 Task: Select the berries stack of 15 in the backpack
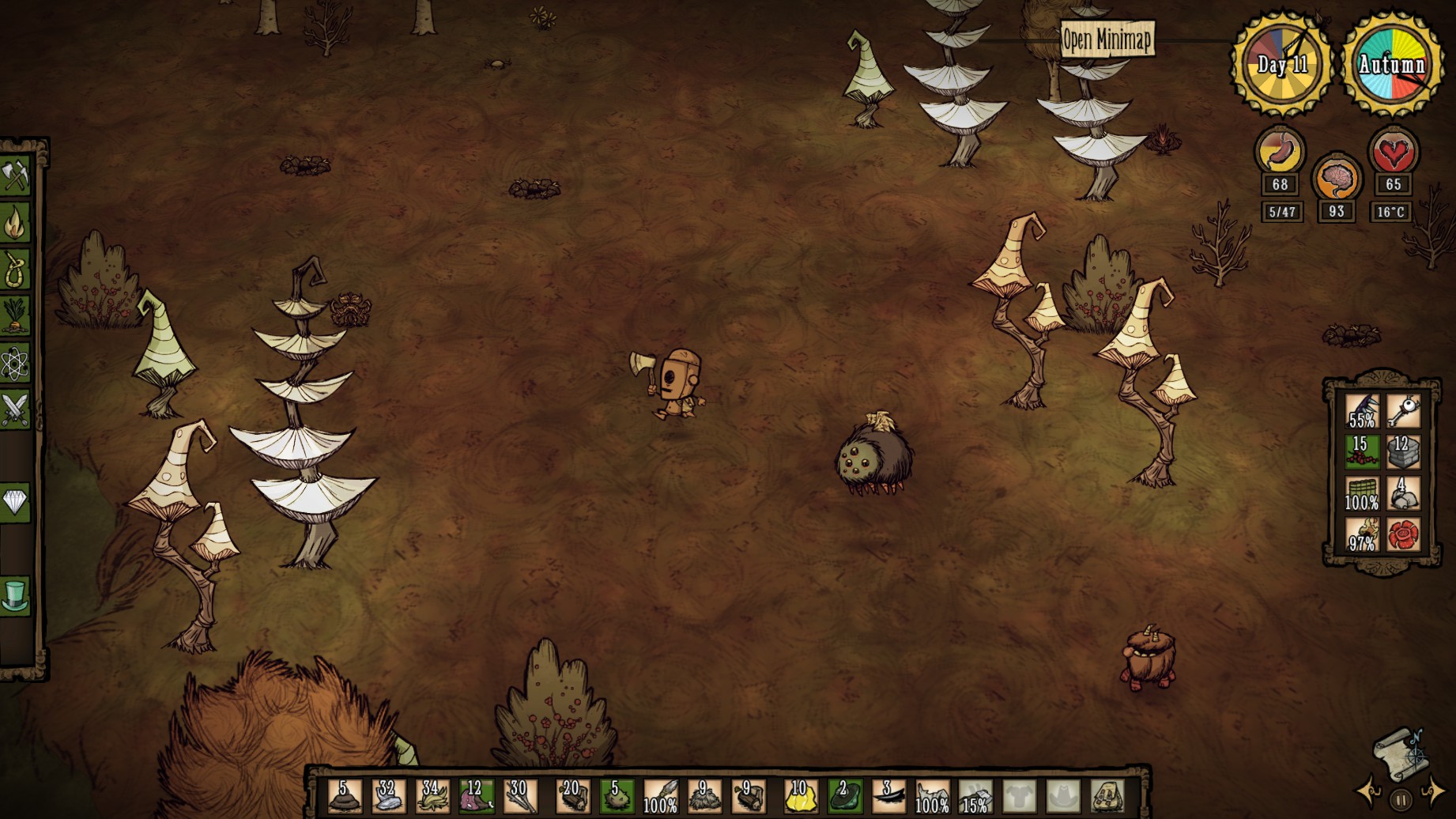pos(1362,453)
